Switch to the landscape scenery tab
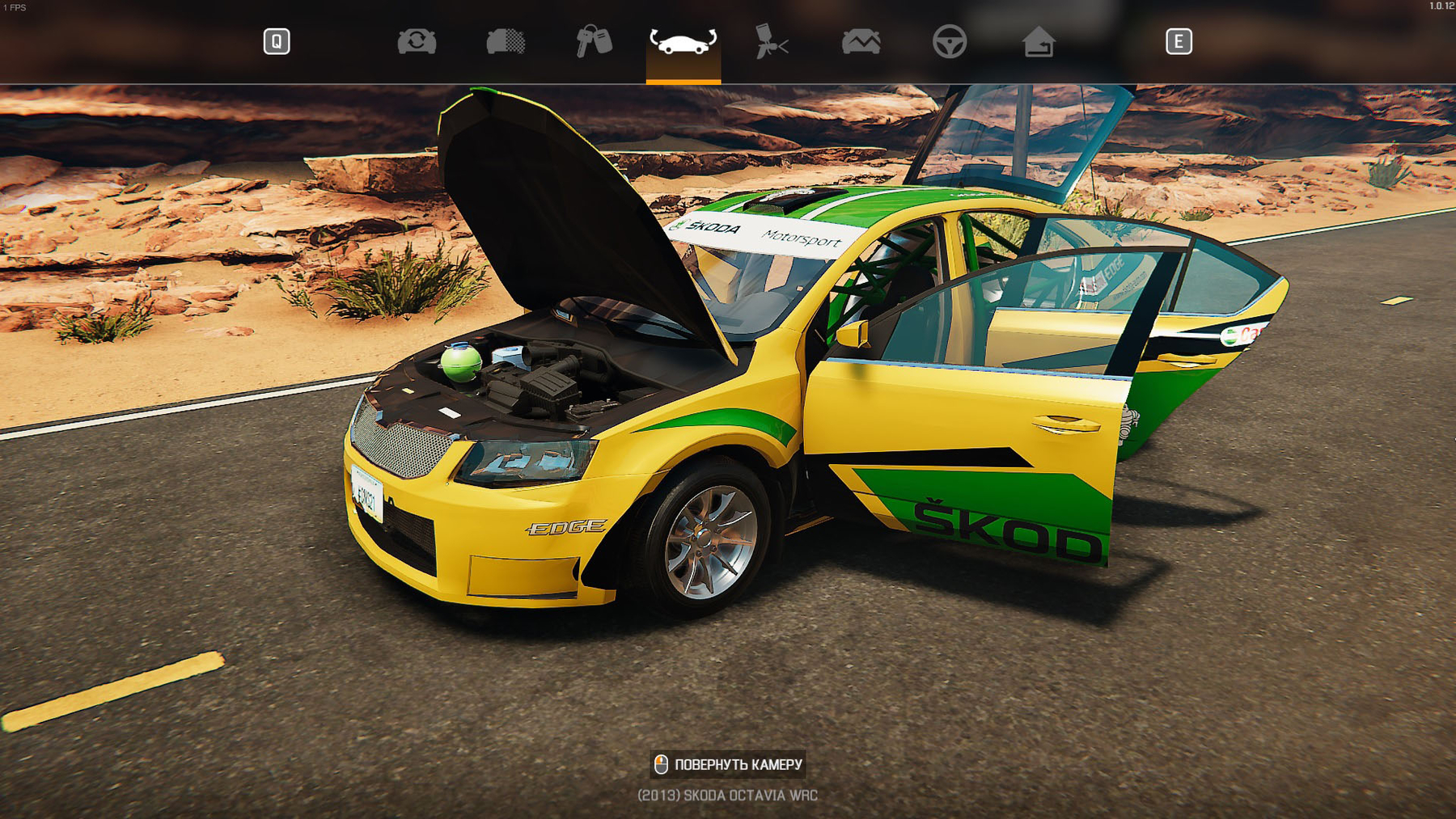 pos(861,41)
